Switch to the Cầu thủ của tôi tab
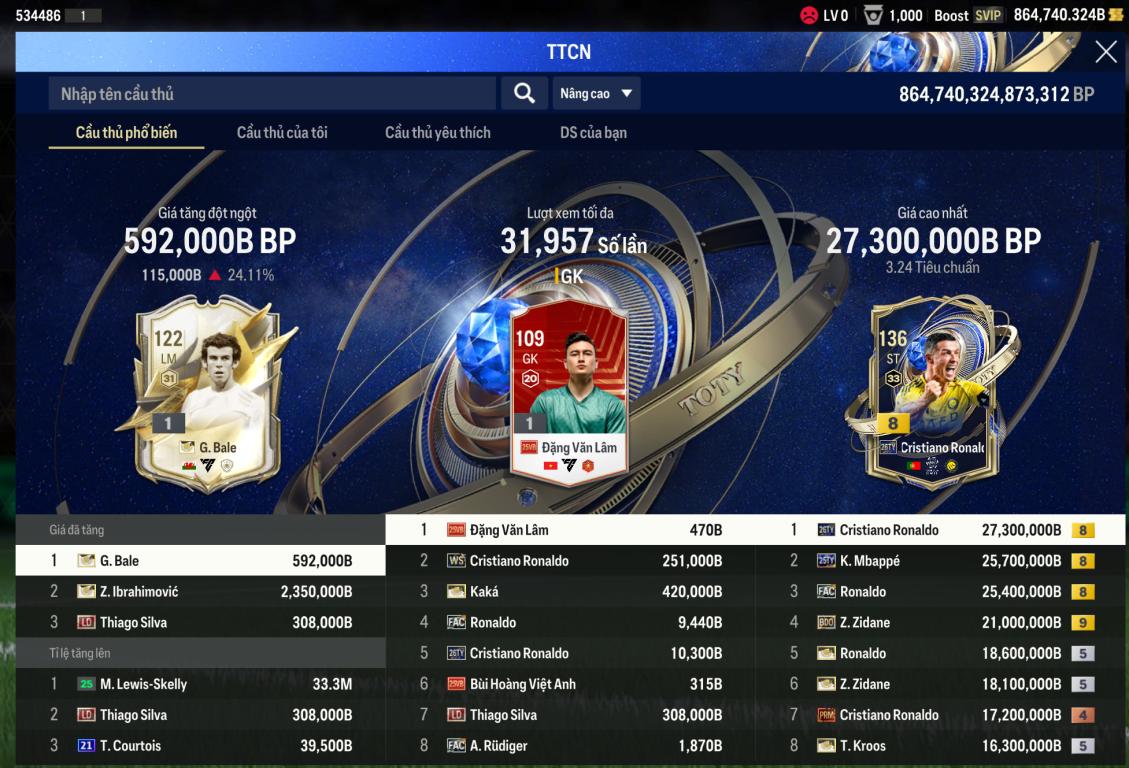 (282, 133)
